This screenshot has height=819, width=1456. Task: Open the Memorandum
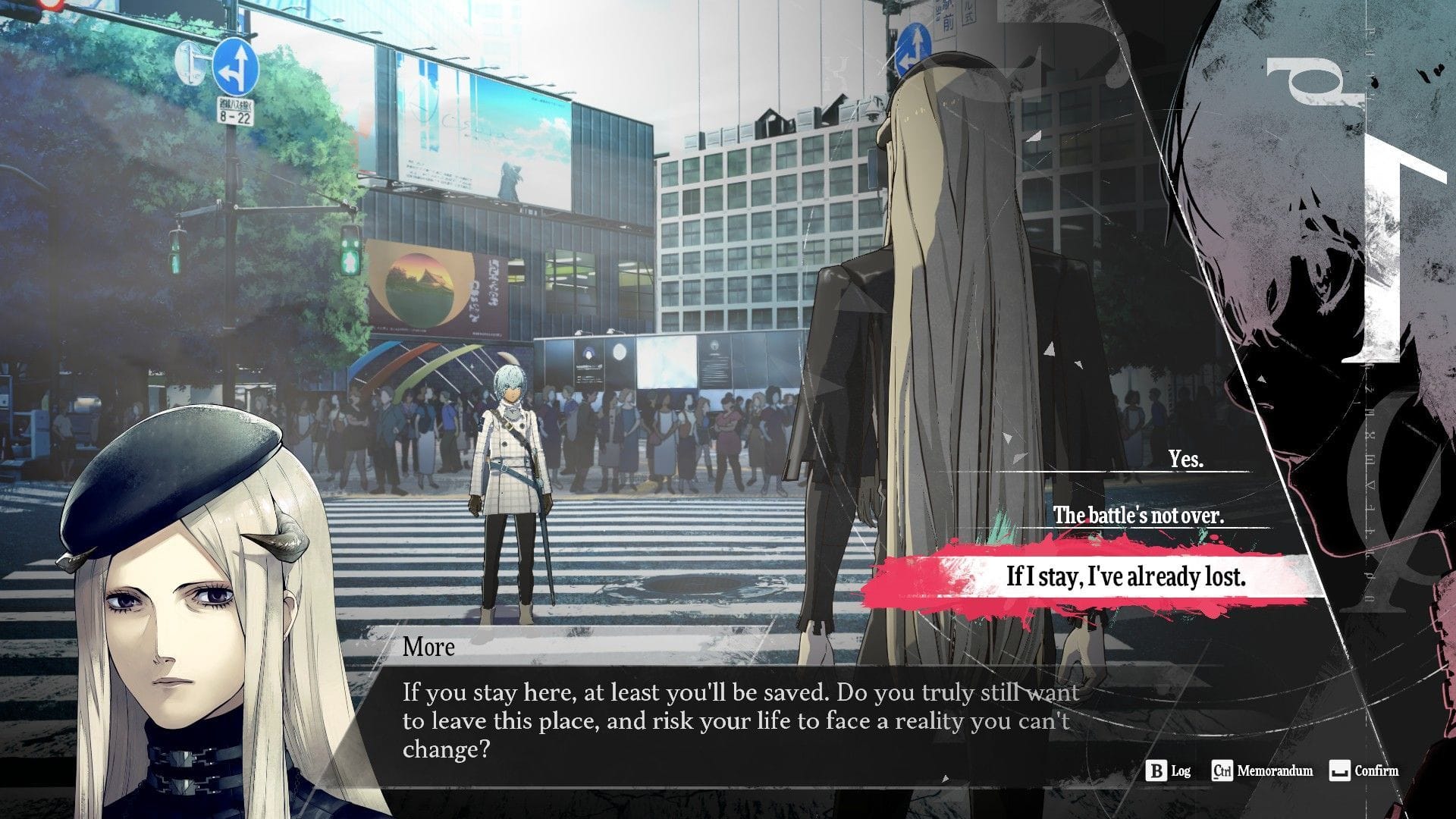coord(1263,771)
